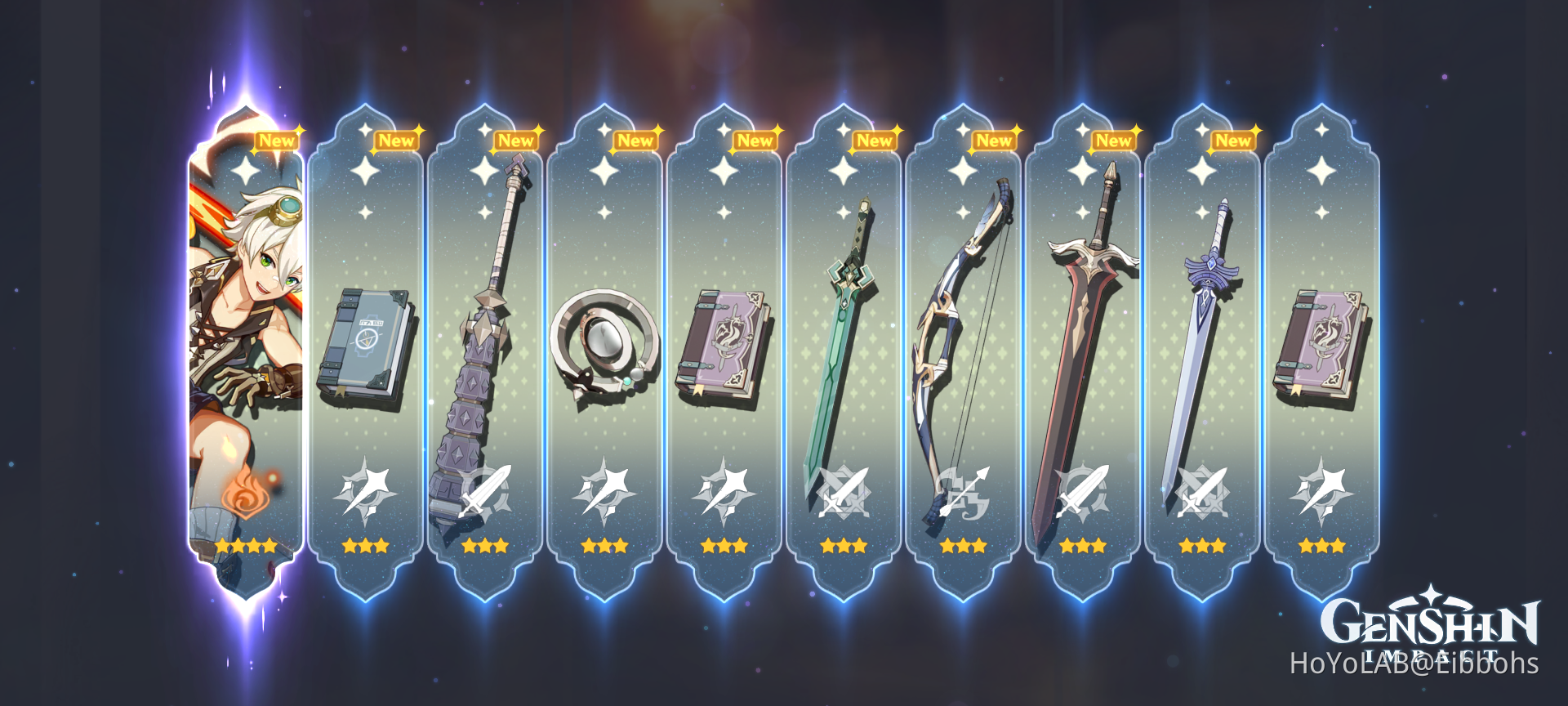This screenshot has width=1568, height=706.
Task: Select the claymore icon on the Bloodtainted Greatsword card
Action: pos(1083,490)
